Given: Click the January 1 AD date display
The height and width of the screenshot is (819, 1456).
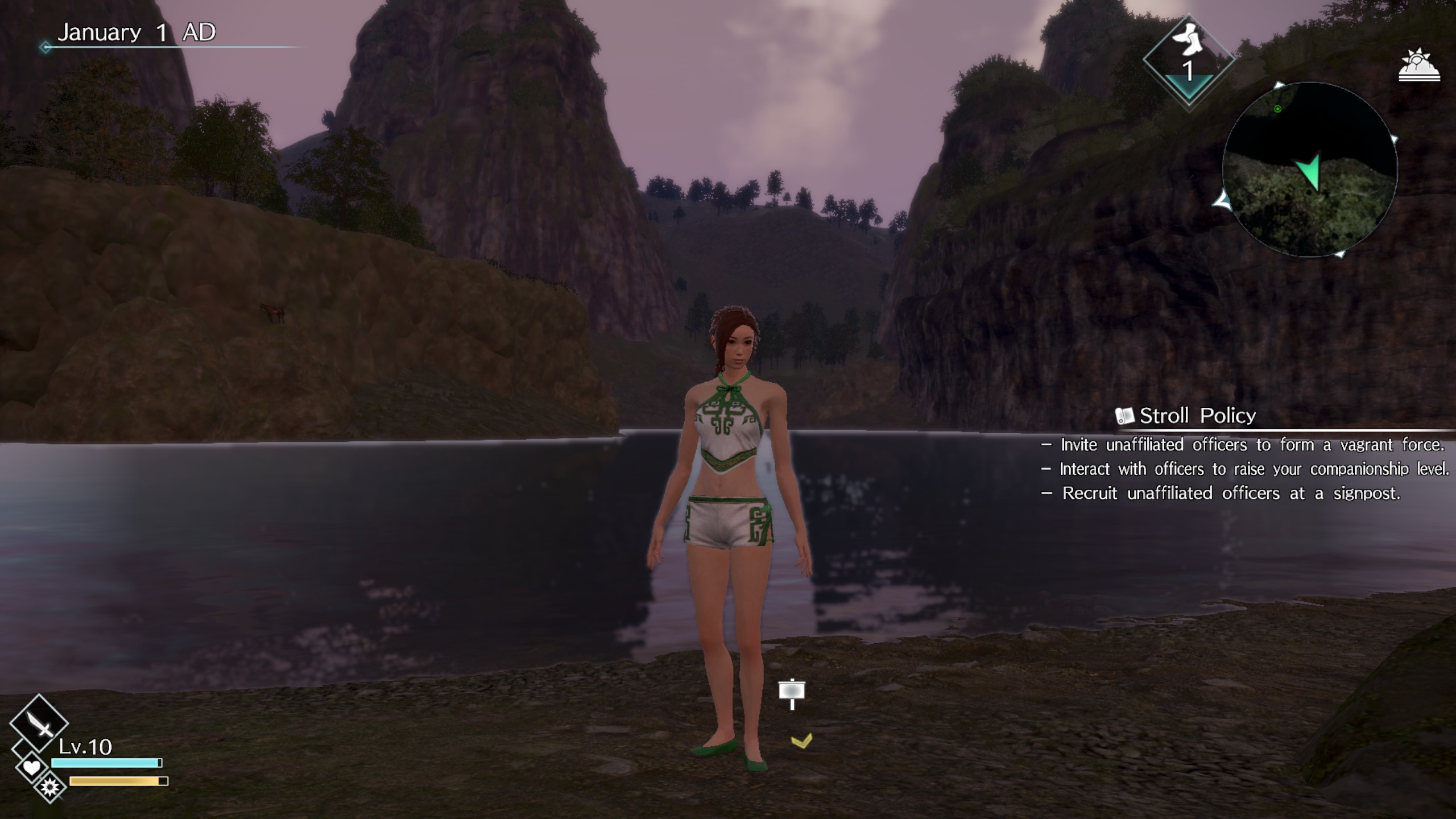Looking at the screenshot, I should point(136,32).
